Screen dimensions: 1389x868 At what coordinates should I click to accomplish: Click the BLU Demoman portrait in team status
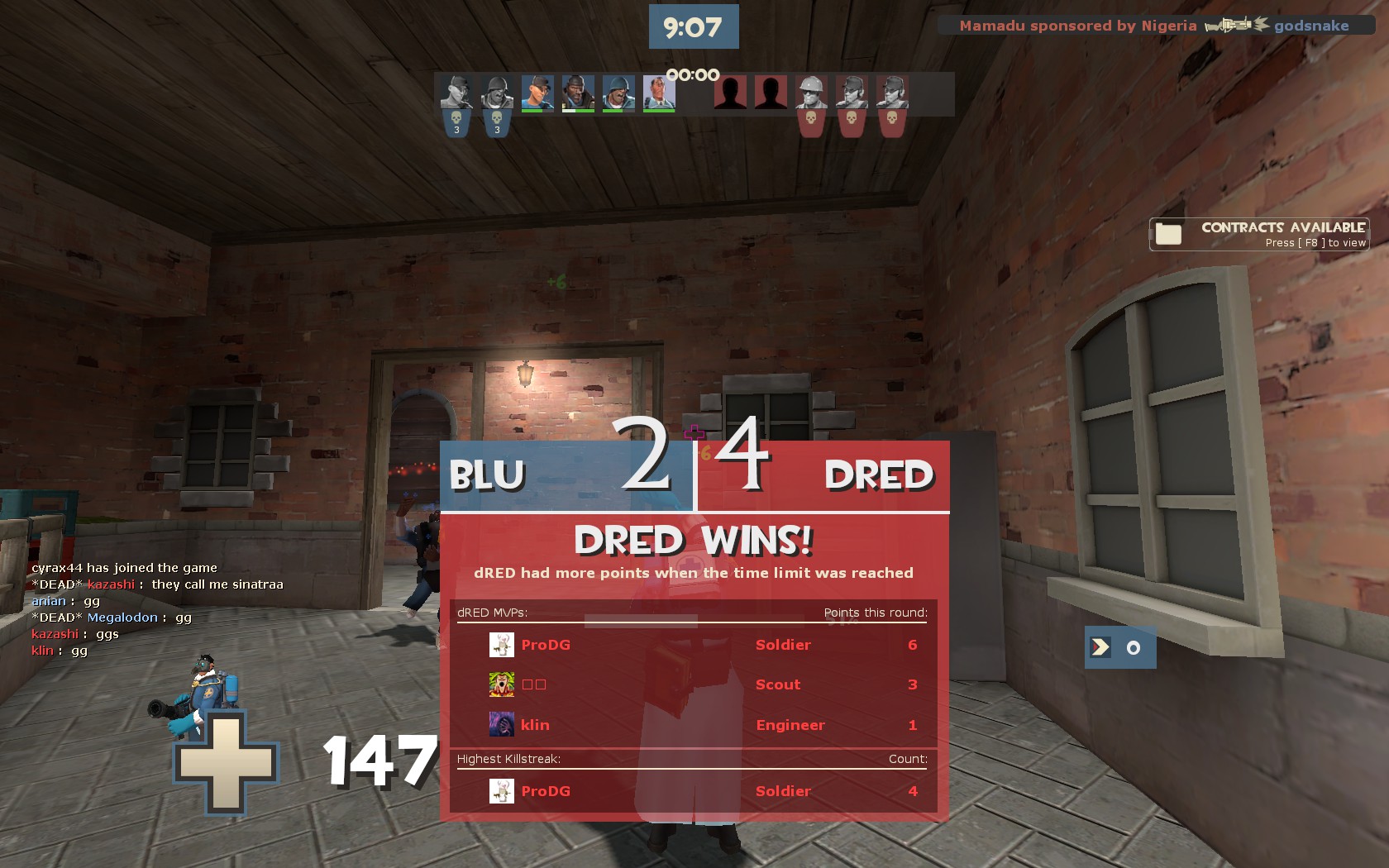(x=578, y=93)
